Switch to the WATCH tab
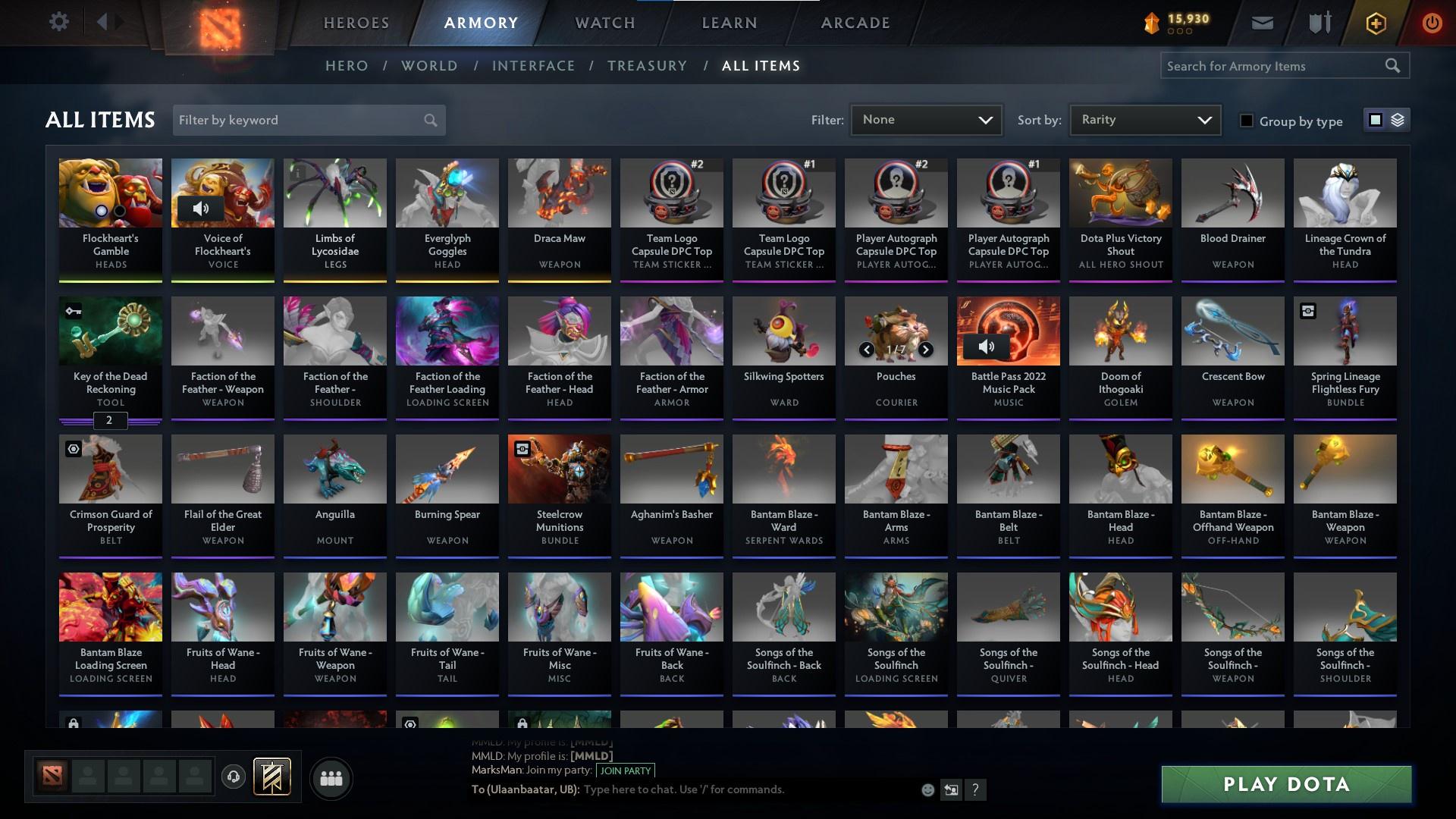The image size is (1456, 819). tap(604, 23)
